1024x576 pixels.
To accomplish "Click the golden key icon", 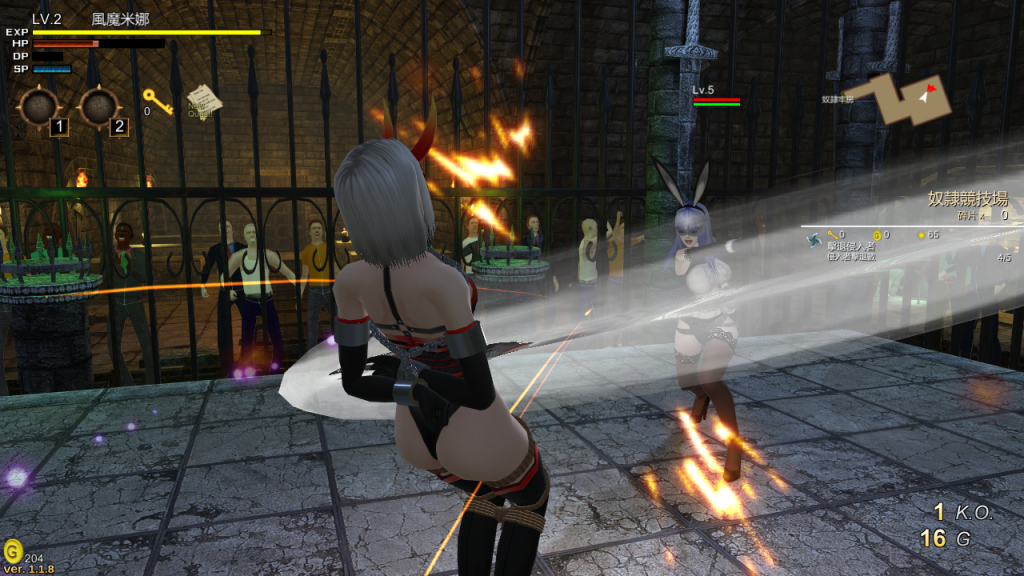I will click(157, 100).
